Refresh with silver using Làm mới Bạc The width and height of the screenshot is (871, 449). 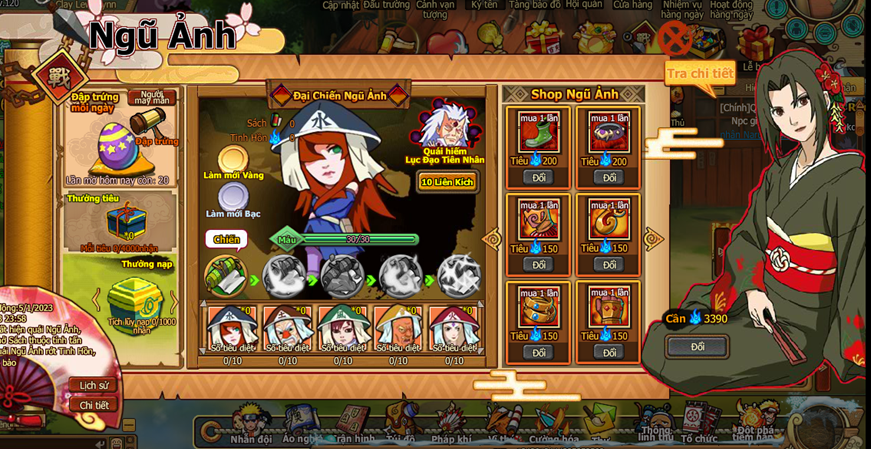[x=233, y=197]
